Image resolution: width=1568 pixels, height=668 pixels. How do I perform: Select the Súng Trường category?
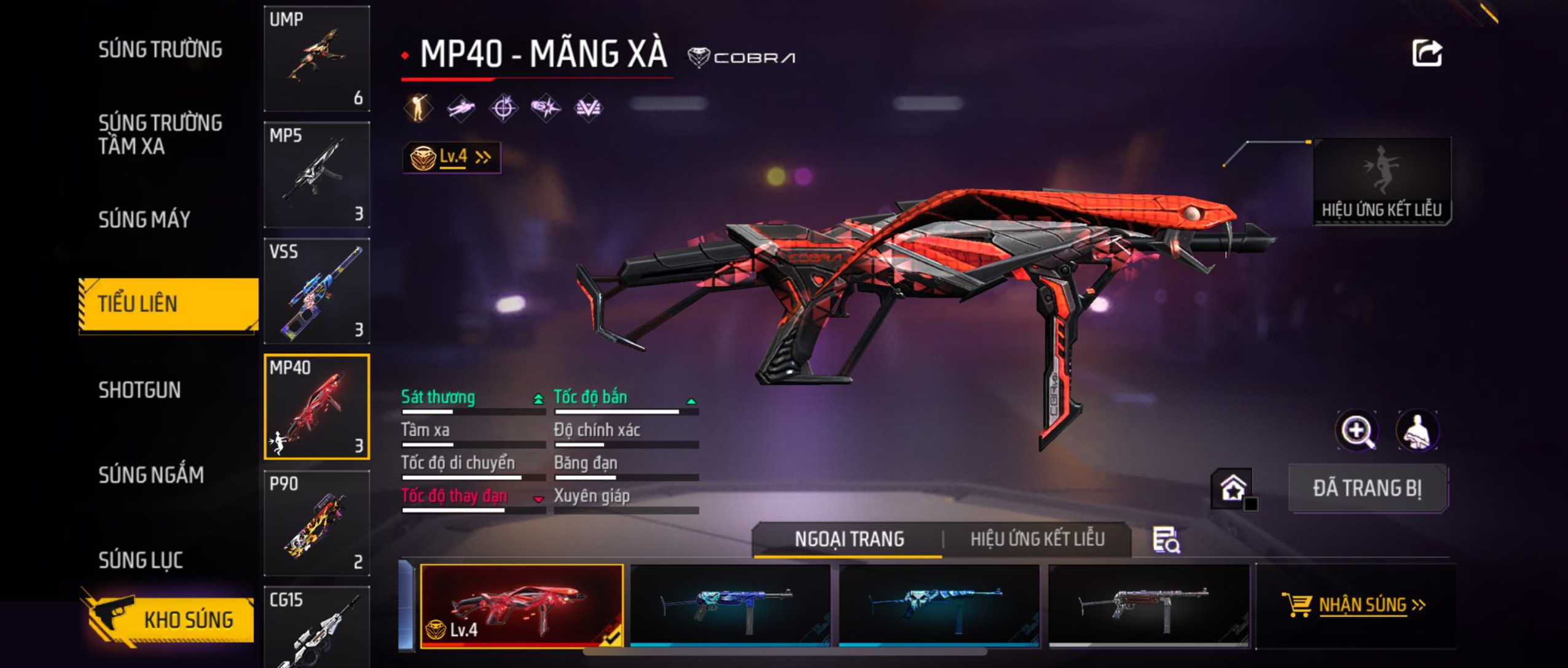pyautogui.click(x=160, y=49)
